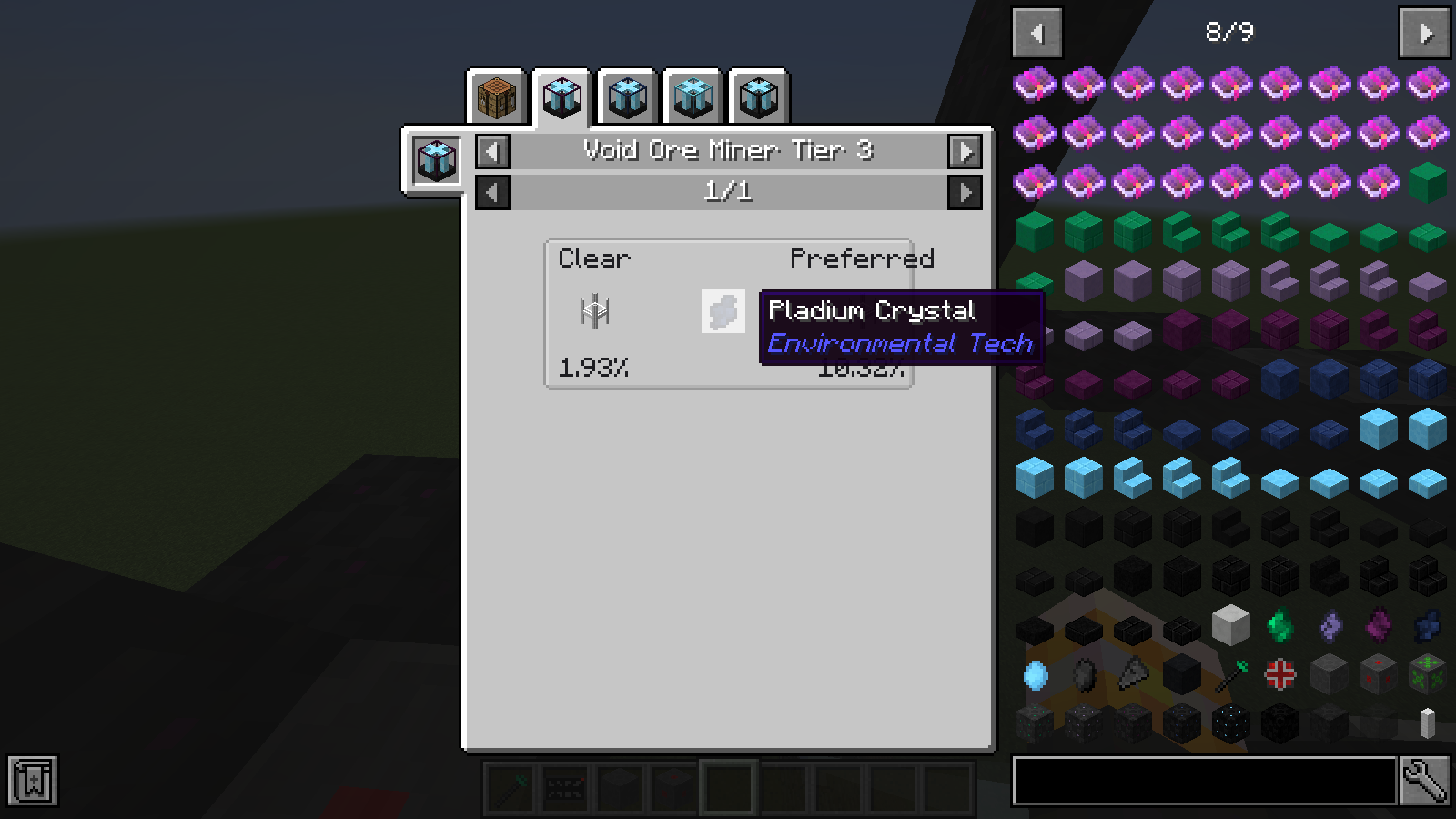Open the JEI bookmarks icon at bottom left
The image size is (1456, 819).
tap(34, 780)
